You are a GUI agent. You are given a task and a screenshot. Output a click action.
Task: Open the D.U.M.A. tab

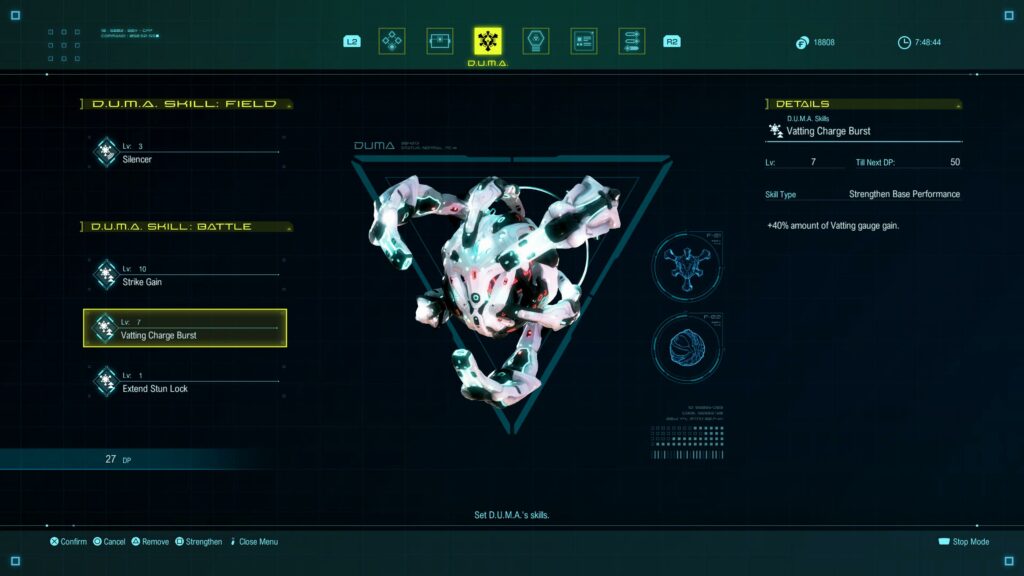point(488,41)
